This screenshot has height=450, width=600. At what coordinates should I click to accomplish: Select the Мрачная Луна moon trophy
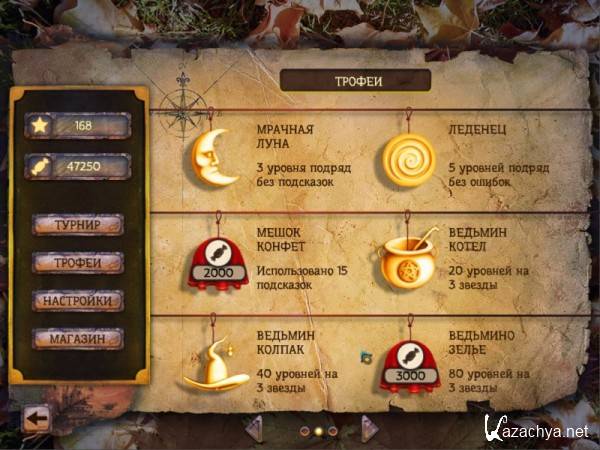(x=213, y=157)
